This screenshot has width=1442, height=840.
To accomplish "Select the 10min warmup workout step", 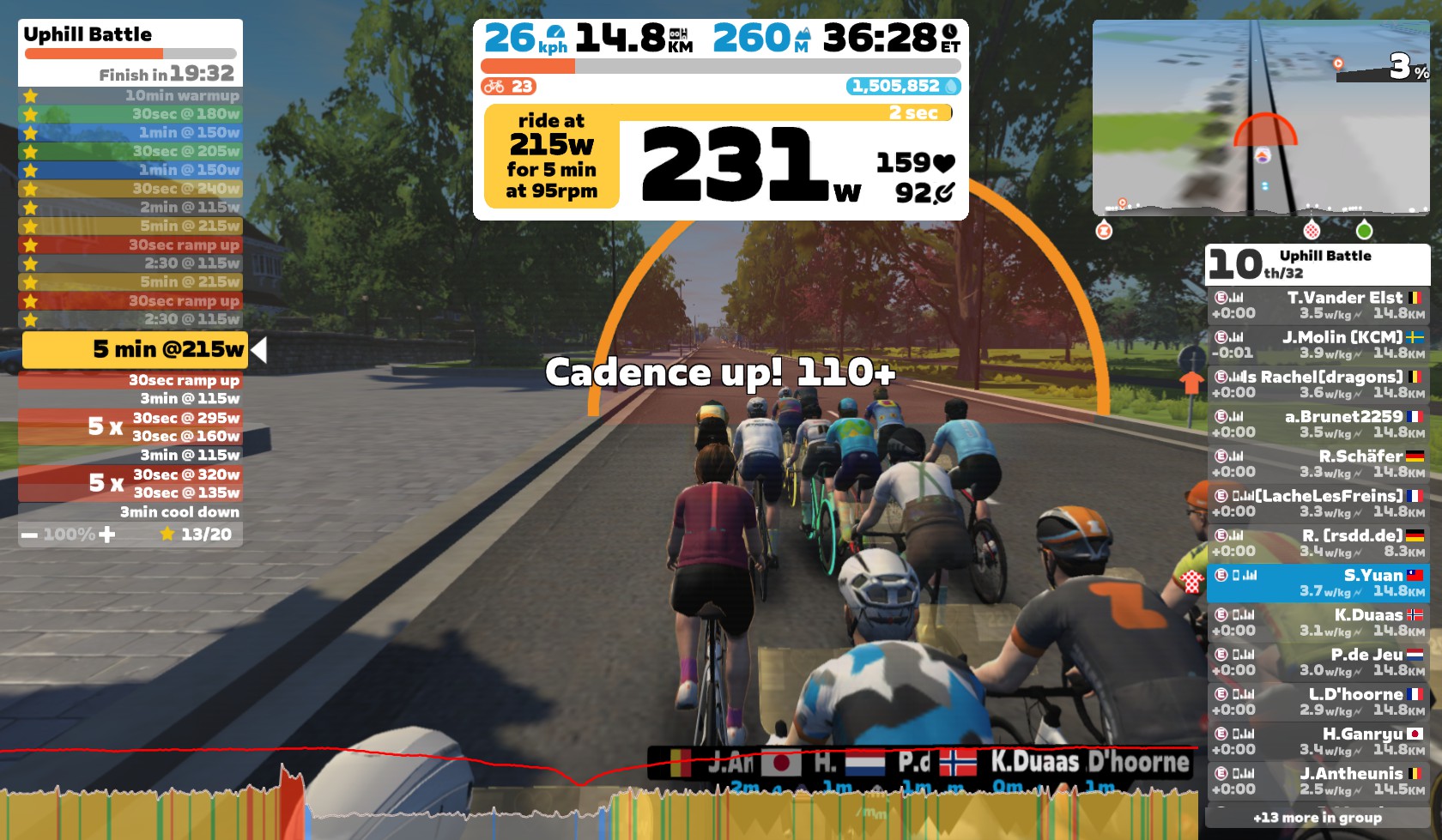I will click(130, 96).
